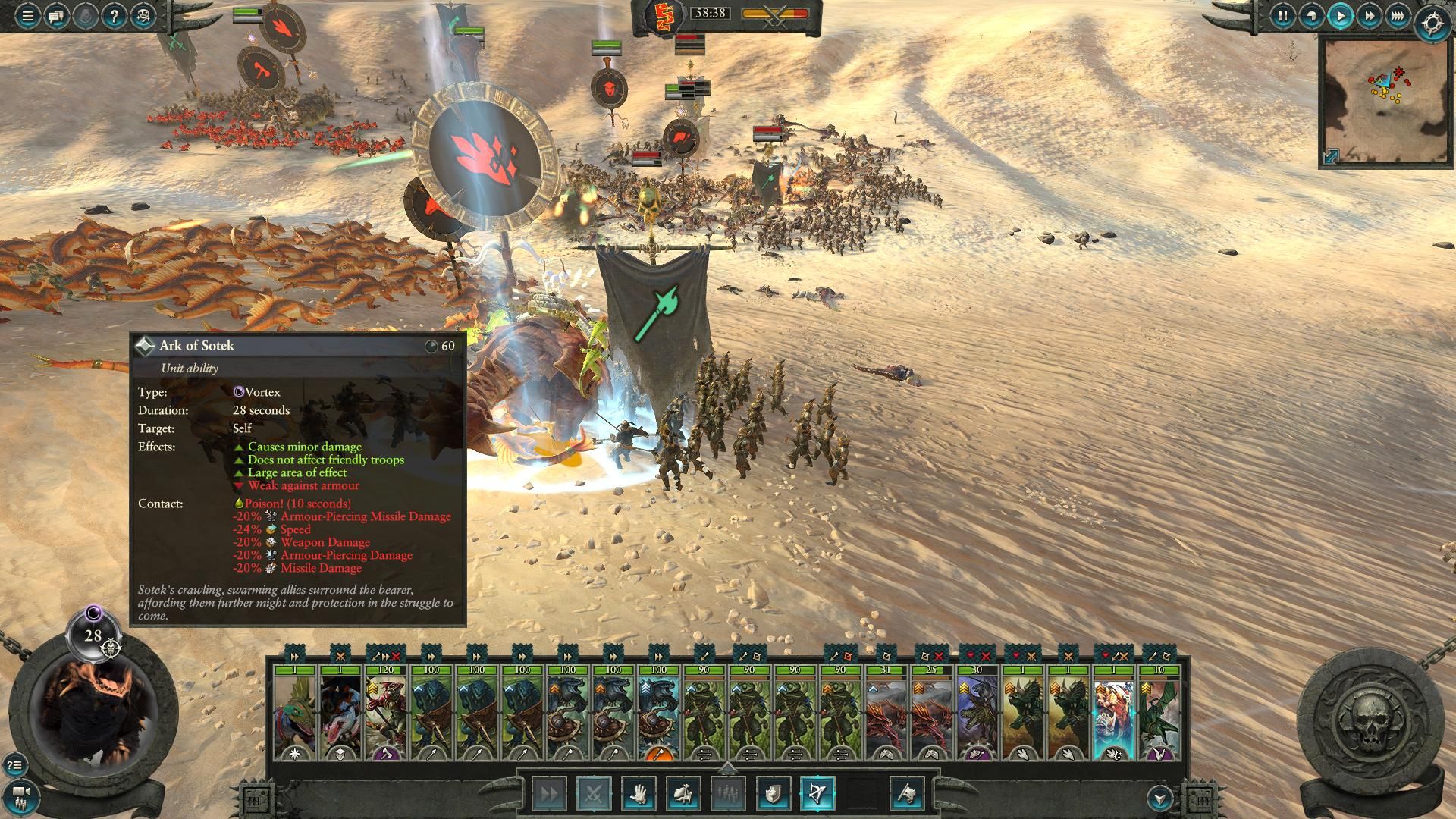
Task: Select the highlighted unit card with cyan border
Action: 1113,713
